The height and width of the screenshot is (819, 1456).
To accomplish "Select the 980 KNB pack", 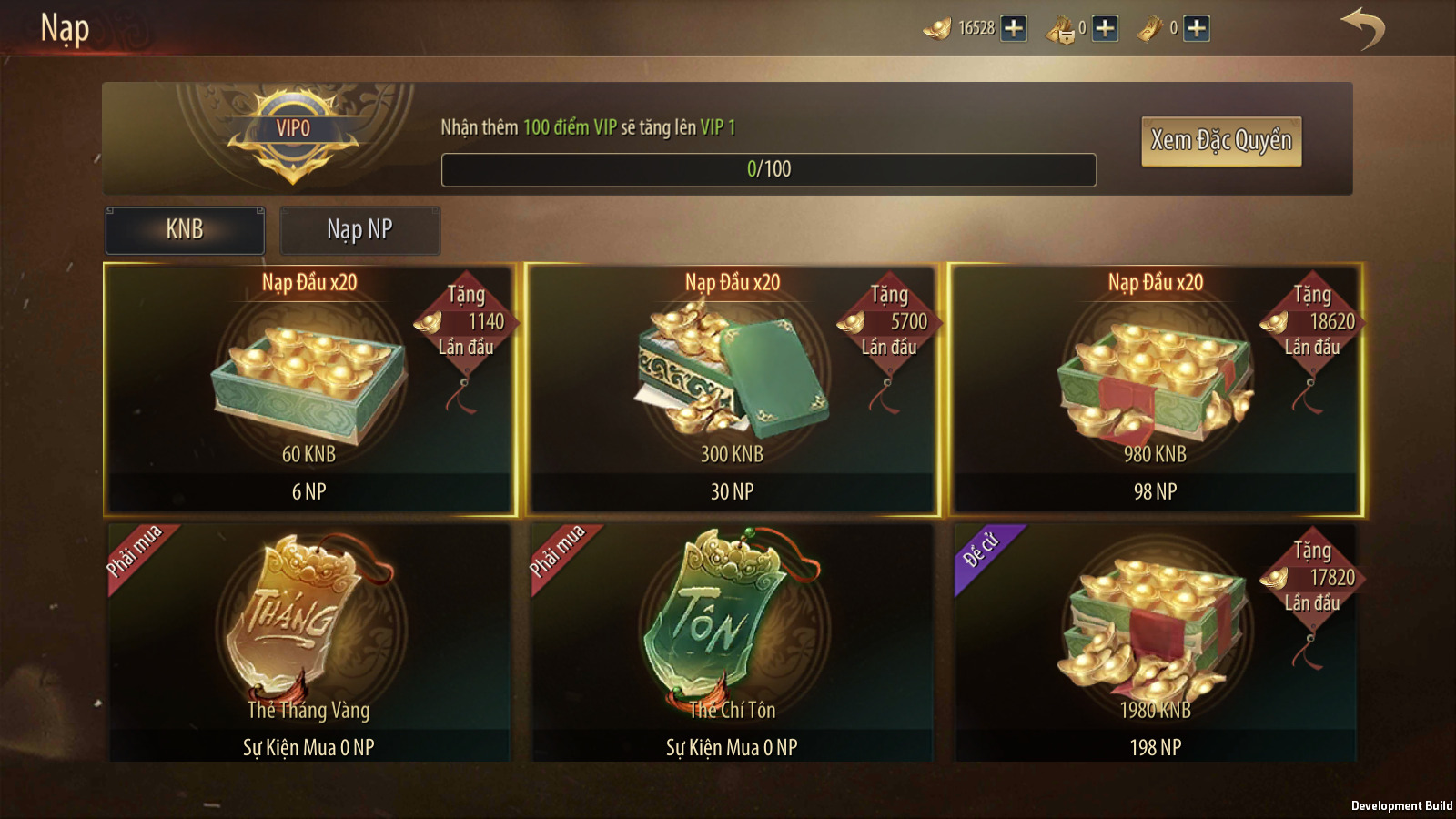I will tap(1156, 389).
